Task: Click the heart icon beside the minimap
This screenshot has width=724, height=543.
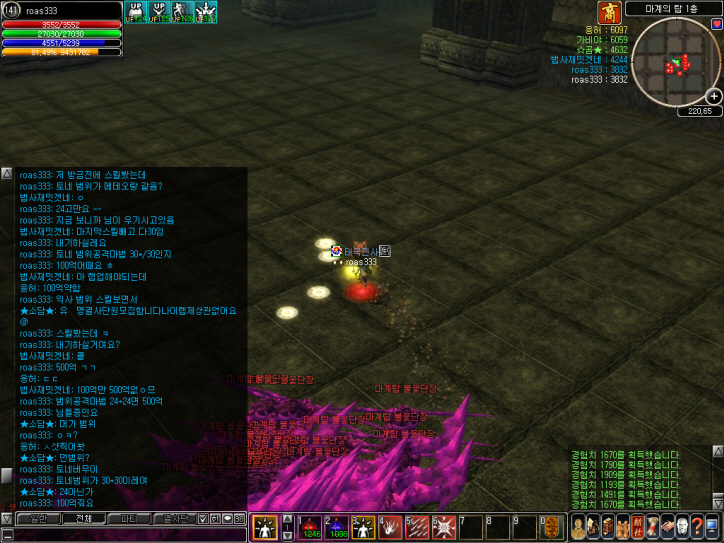Action: [x=716, y=23]
